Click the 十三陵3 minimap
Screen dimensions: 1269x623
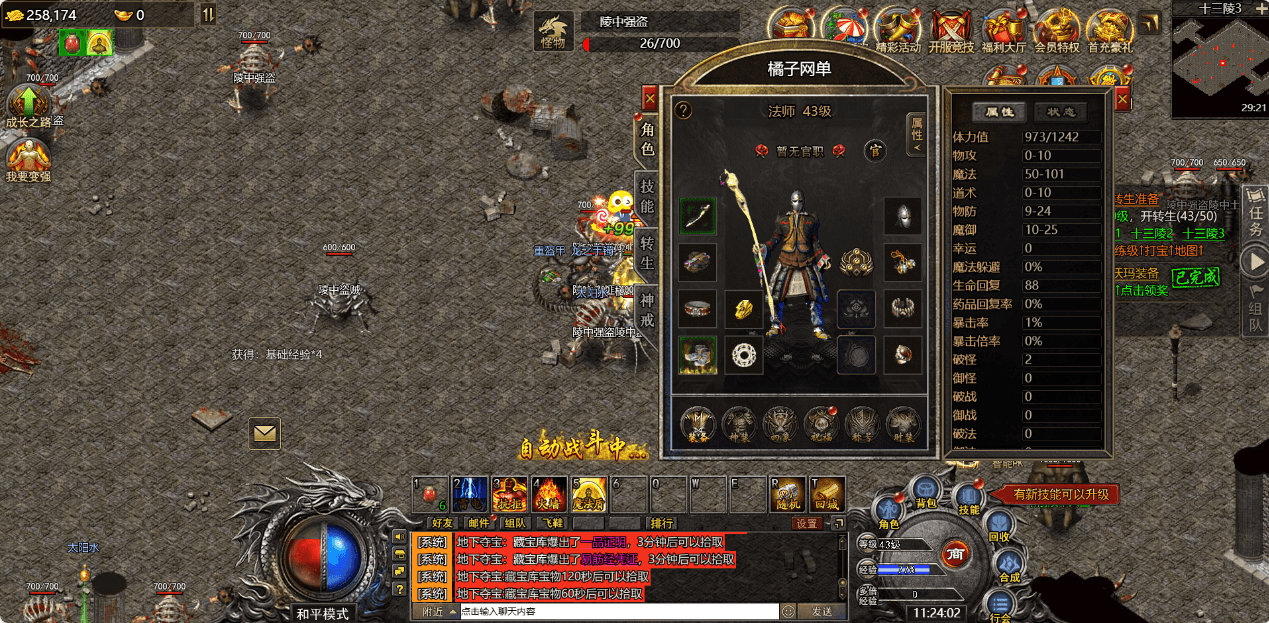pos(1220,58)
